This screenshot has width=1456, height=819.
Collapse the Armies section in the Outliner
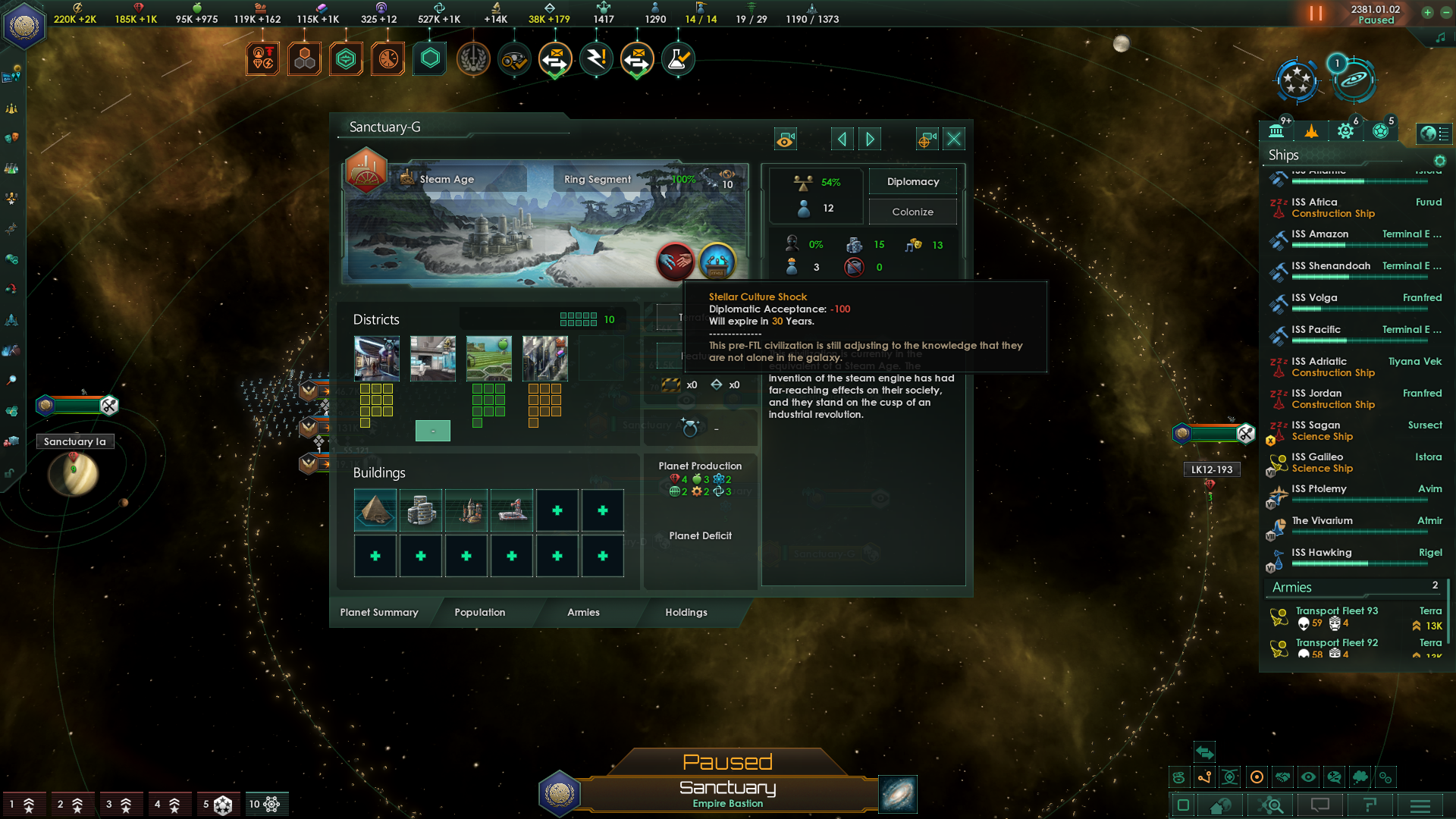pos(1291,587)
